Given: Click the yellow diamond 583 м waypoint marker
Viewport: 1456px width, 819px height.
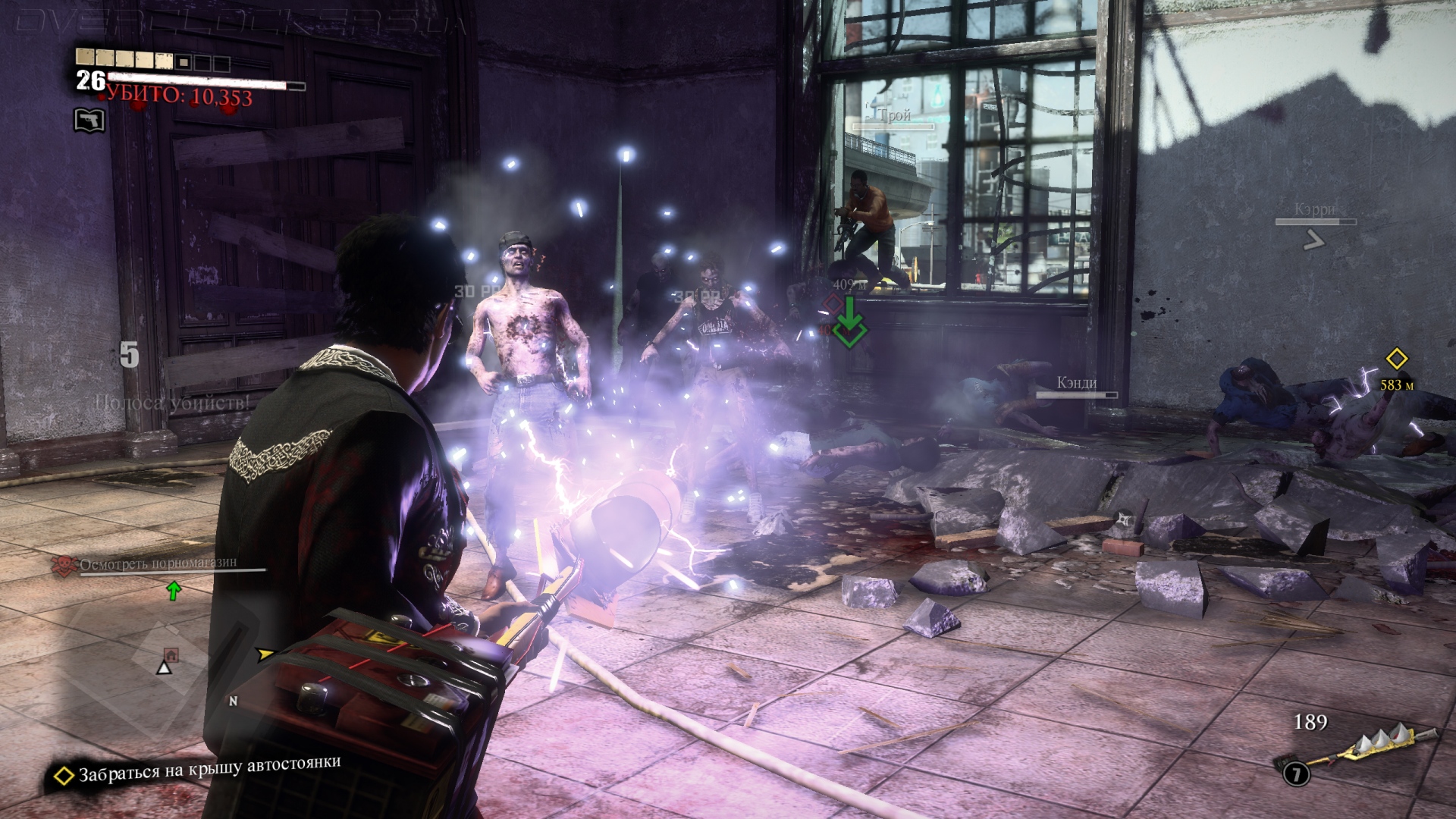Looking at the screenshot, I should click(1396, 359).
